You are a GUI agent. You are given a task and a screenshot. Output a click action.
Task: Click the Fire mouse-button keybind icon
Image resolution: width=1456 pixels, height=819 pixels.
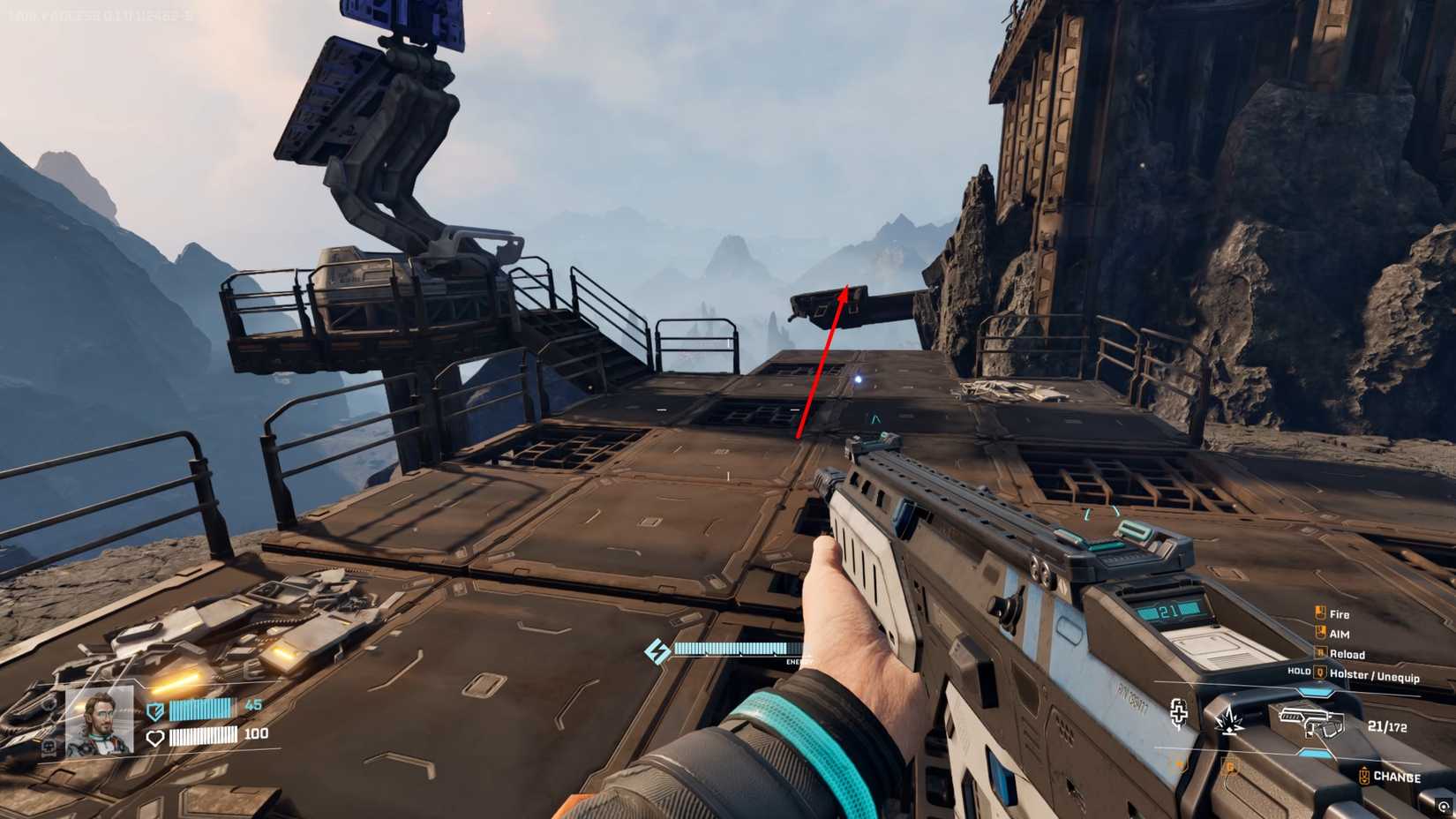pyautogui.click(x=1320, y=613)
